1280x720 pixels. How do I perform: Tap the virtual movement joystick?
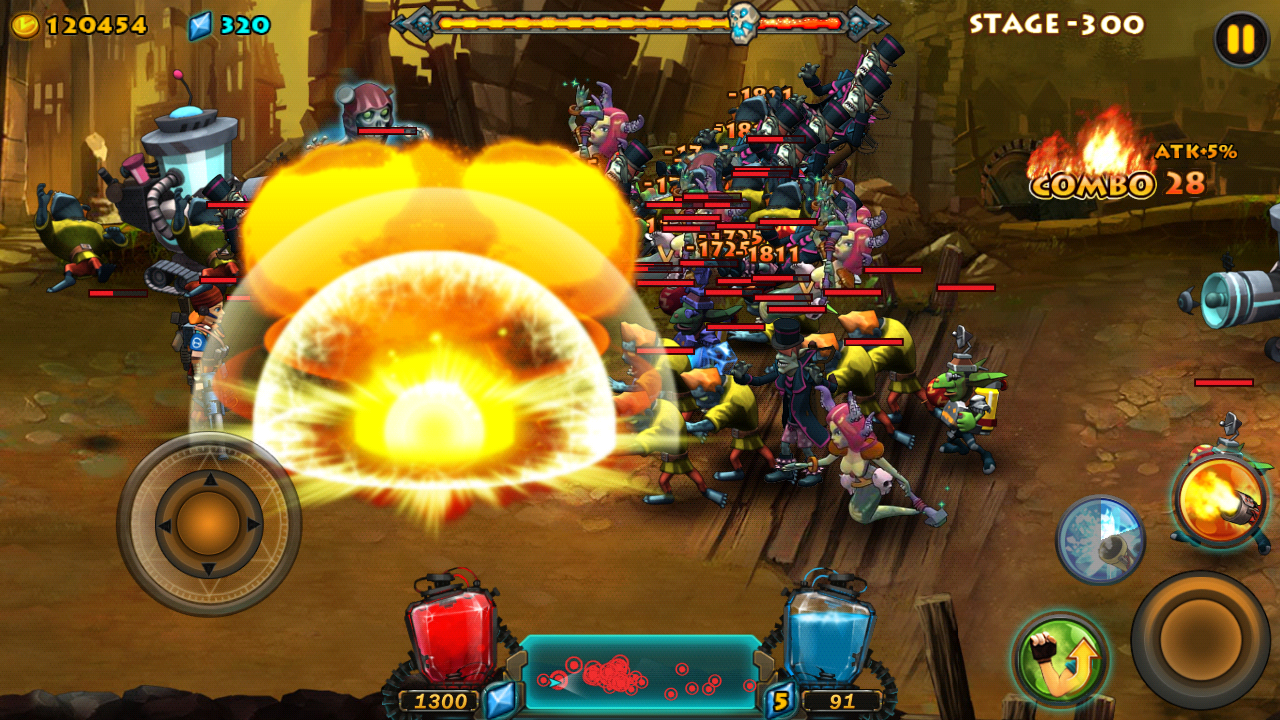(x=209, y=523)
